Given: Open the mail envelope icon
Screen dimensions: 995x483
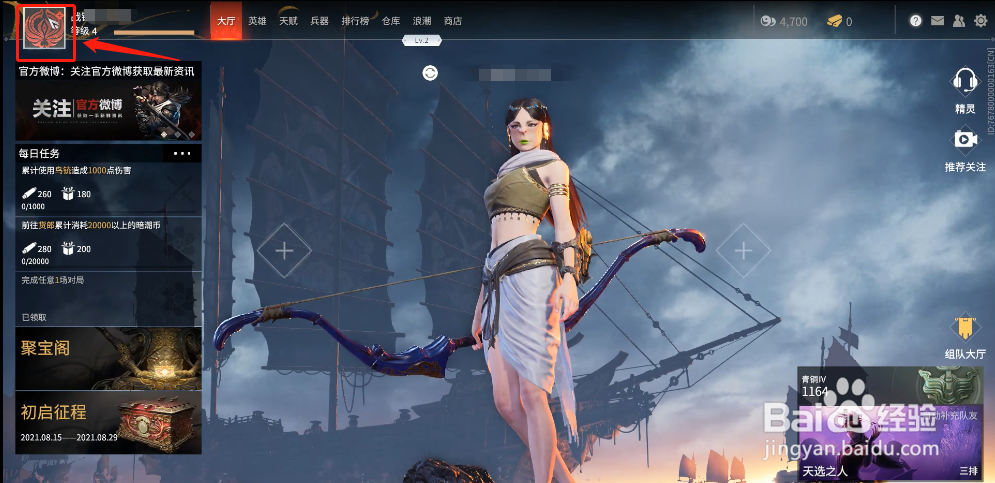Looking at the screenshot, I should point(937,21).
